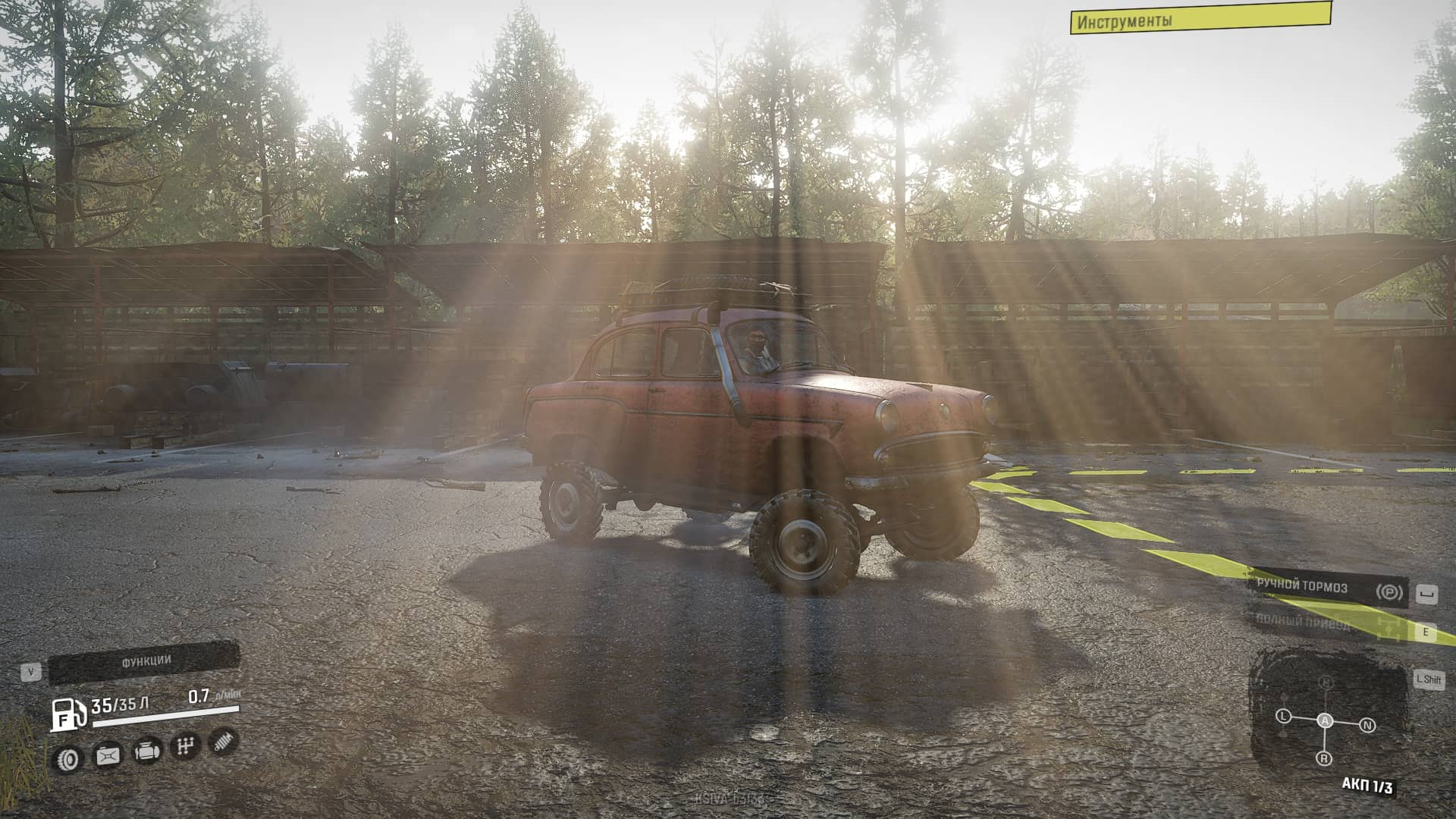
Task: Select the R reverse gear
Action: pos(1324,758)
